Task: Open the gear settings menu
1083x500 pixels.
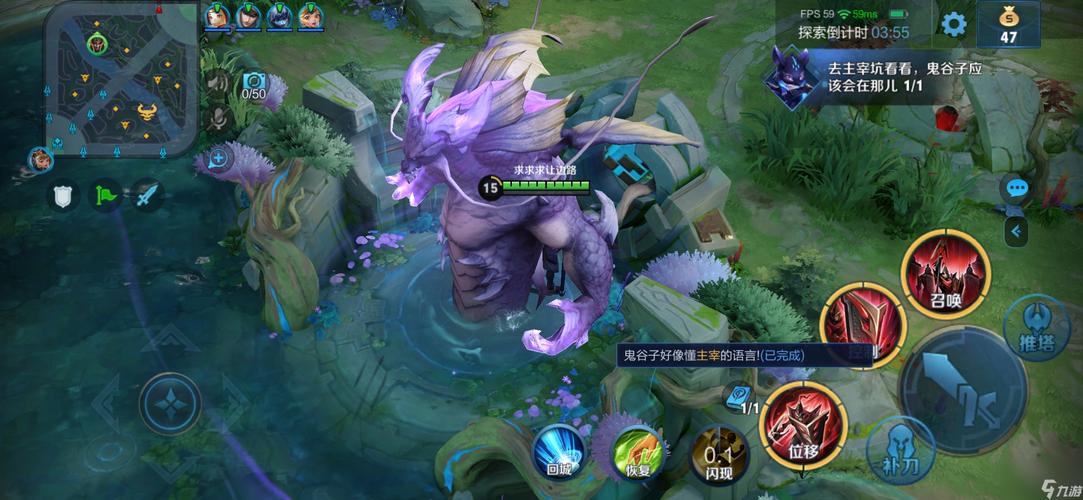Action: tap(954, 24)
